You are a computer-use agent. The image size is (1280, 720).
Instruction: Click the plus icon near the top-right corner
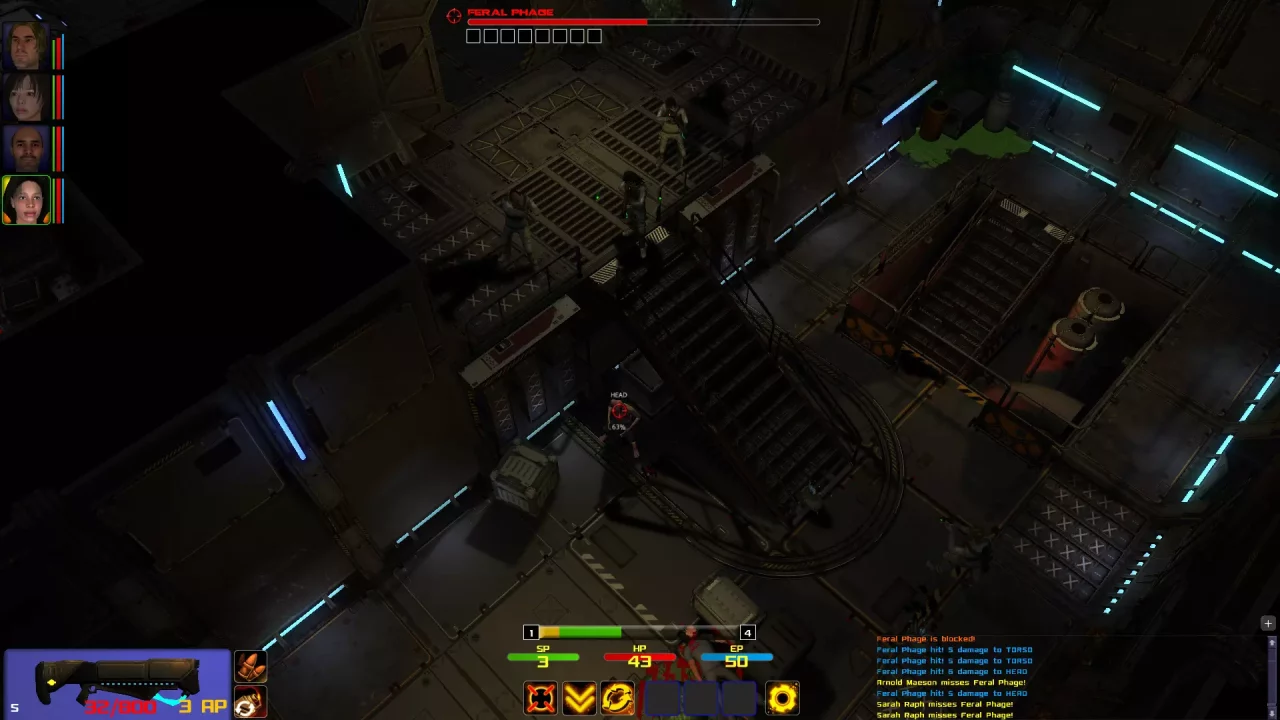click(x=1267, y=623)
